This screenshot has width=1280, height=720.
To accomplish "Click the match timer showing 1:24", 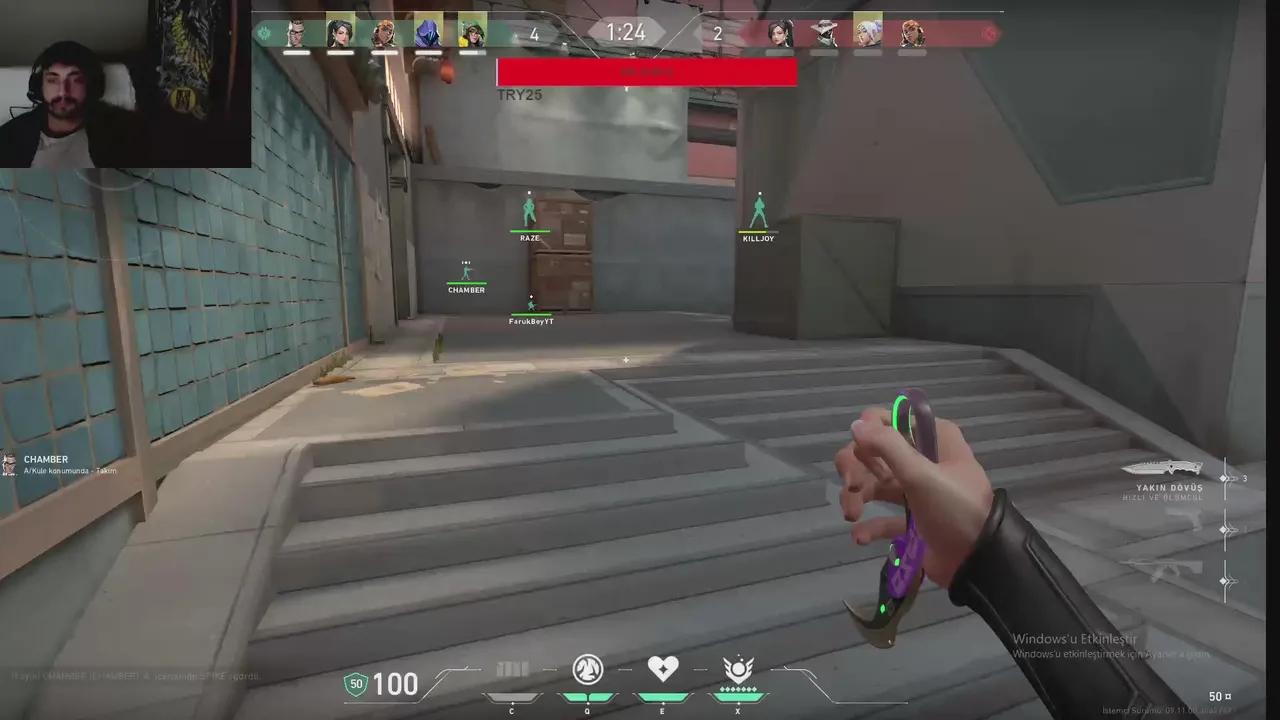I will click(x=625, y=32).
